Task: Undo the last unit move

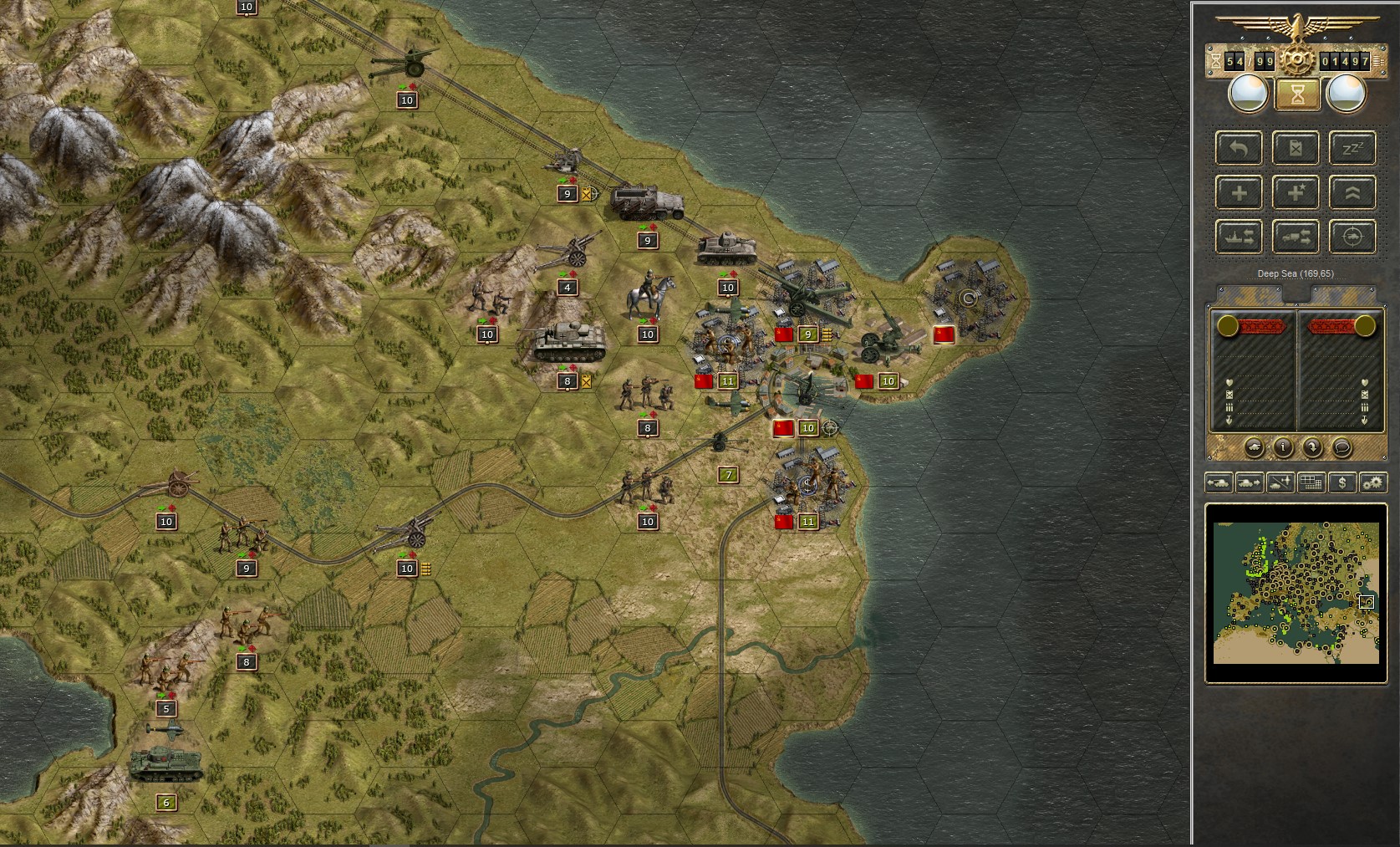Action: (x=1239, y=148)
